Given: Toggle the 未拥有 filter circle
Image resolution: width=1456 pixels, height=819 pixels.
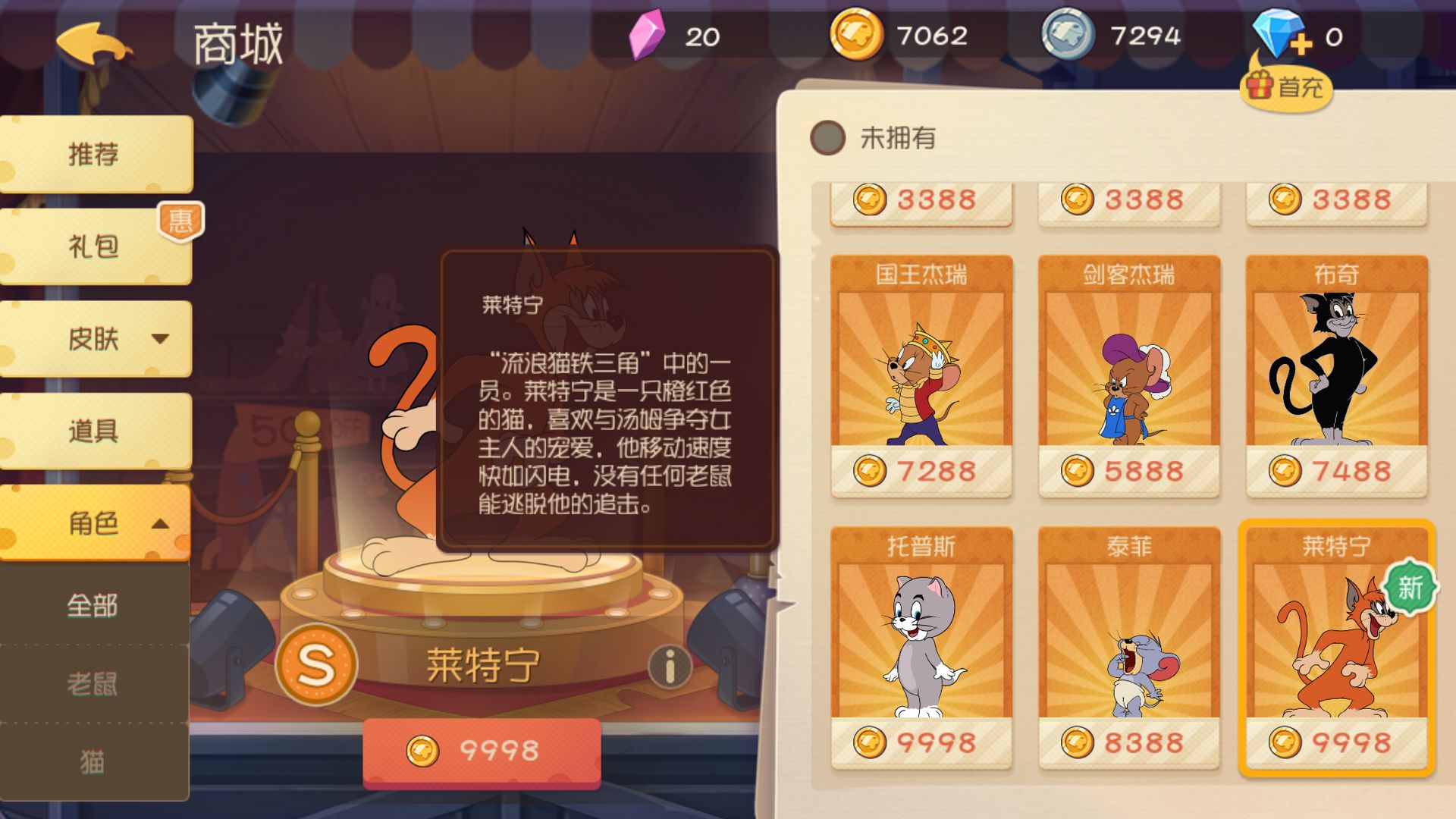Looking at the screenshot, I should (830, 136).
